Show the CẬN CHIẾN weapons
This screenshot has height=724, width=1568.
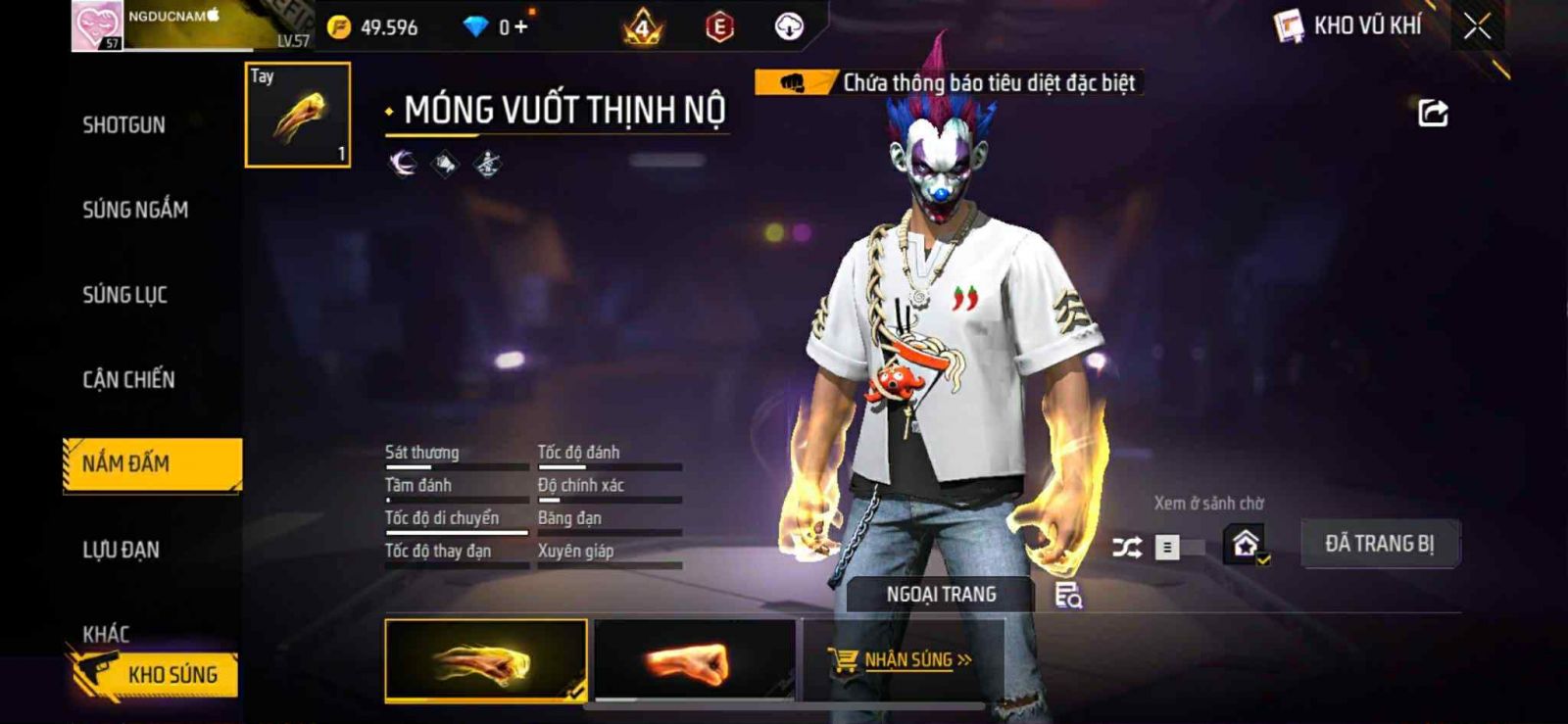(x=128, y=379)
